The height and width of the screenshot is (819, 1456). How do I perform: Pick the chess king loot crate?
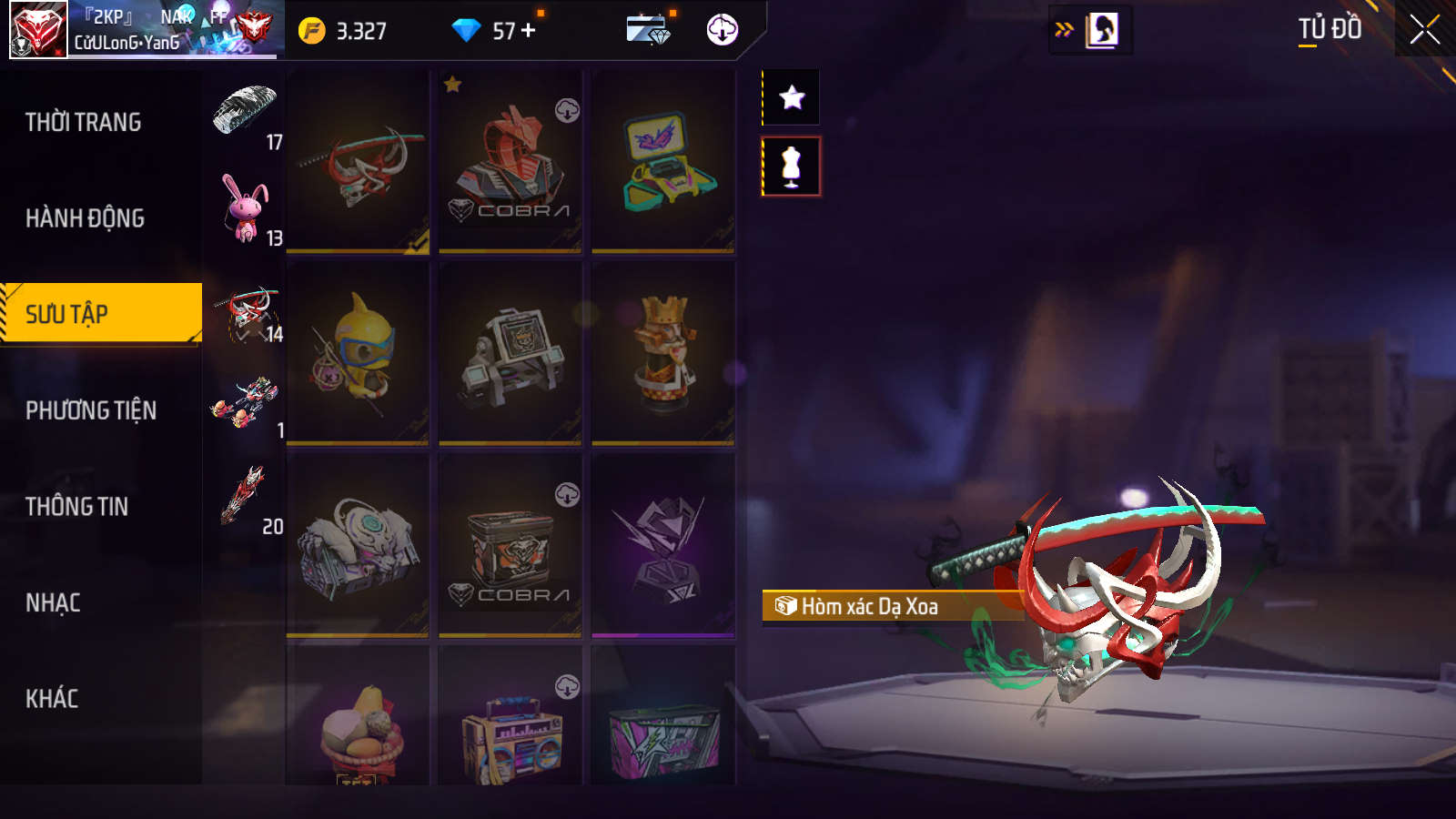pos(663,353)
